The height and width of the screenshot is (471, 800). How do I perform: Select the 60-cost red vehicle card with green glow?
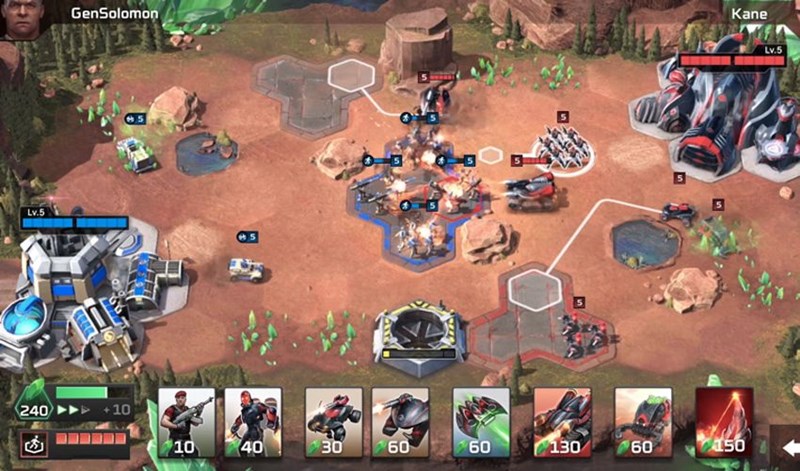[642, 422]
